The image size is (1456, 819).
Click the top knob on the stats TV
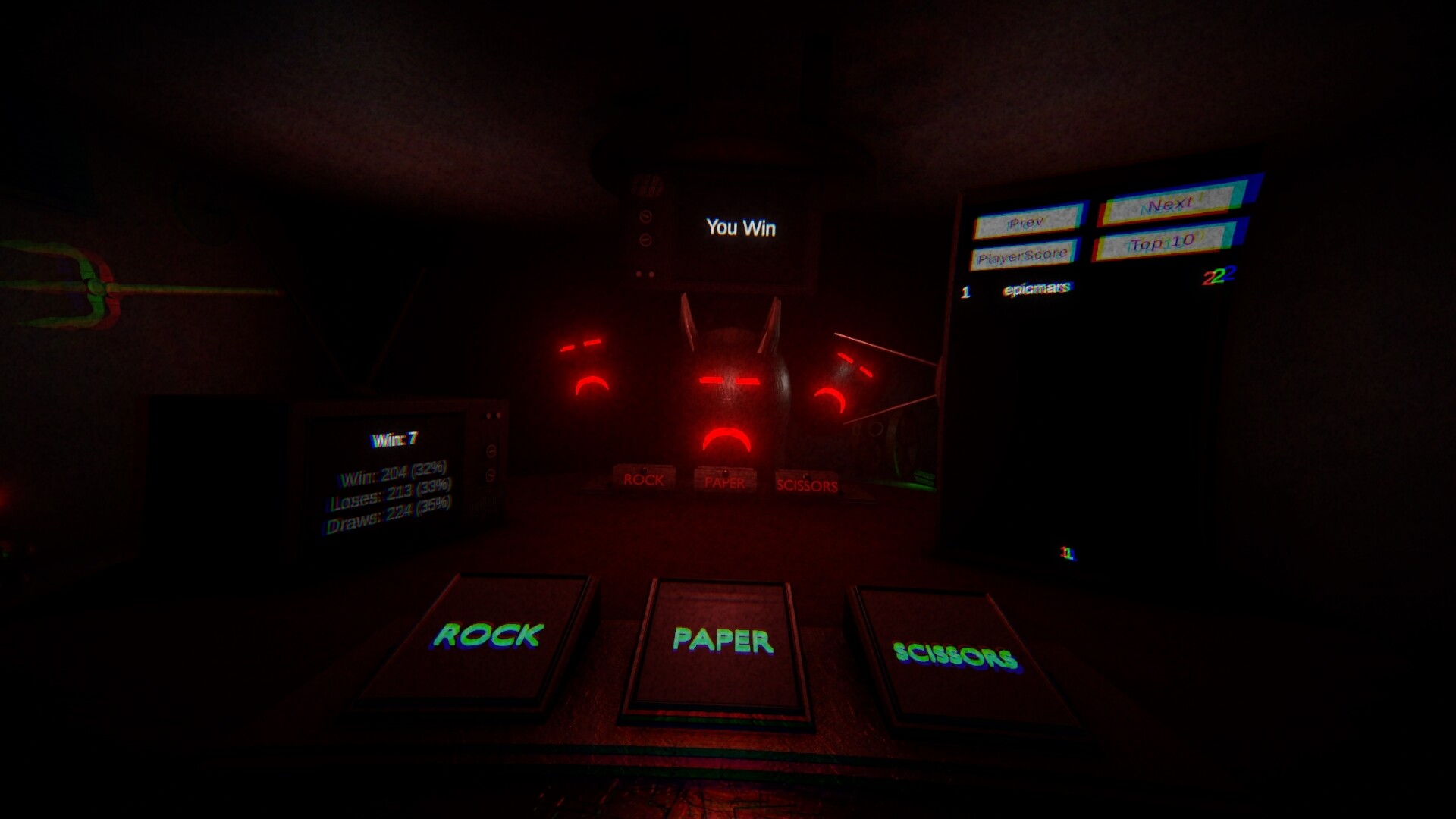coord(491,450)
